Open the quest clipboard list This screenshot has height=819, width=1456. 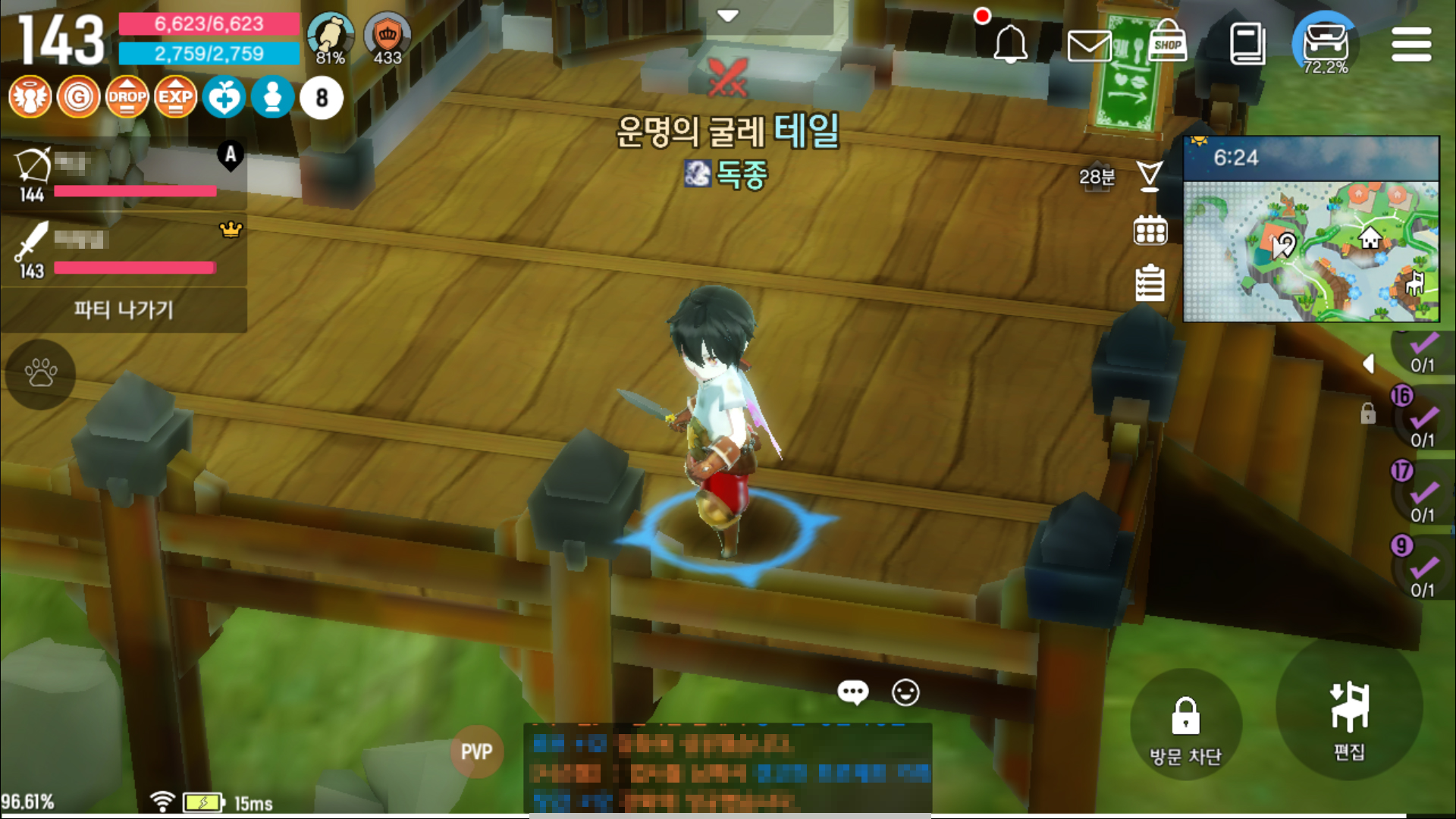(1150, 284)
